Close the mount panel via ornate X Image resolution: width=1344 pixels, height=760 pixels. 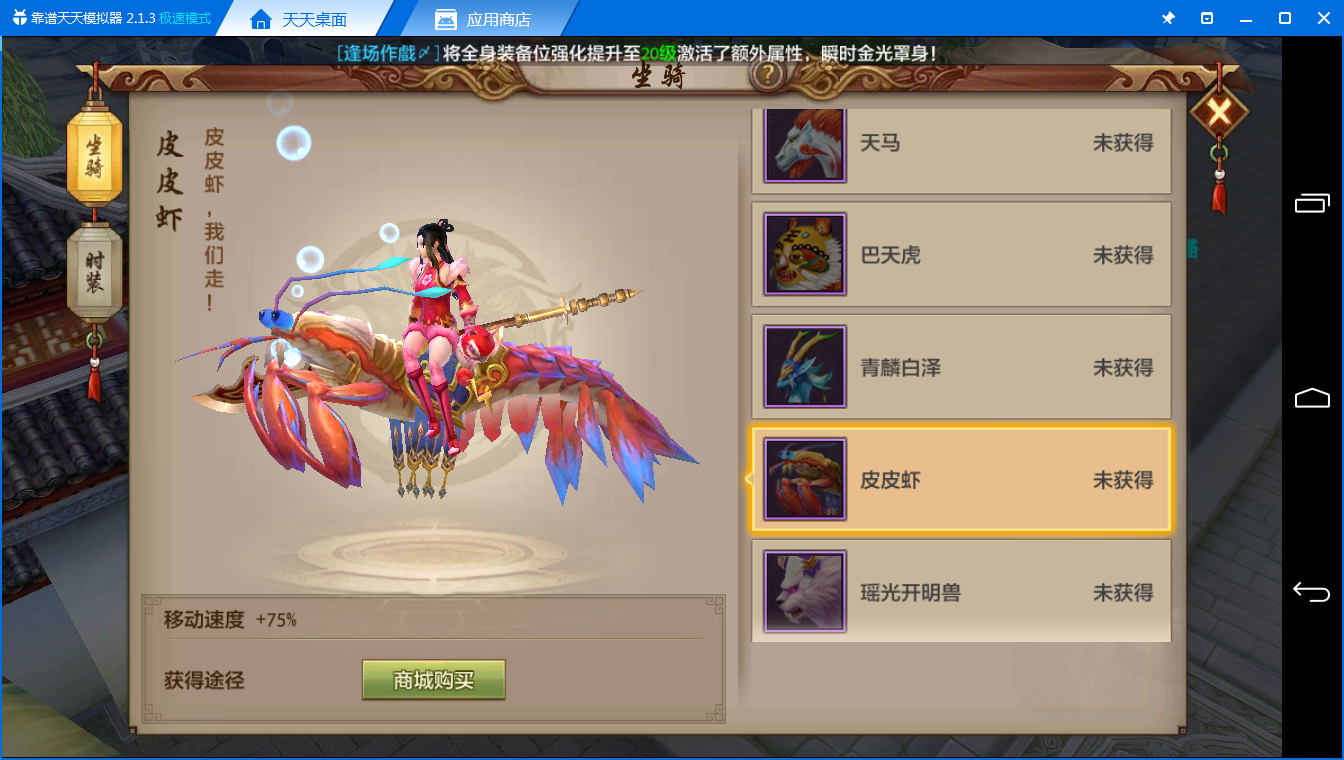(x=1219, y=113)
